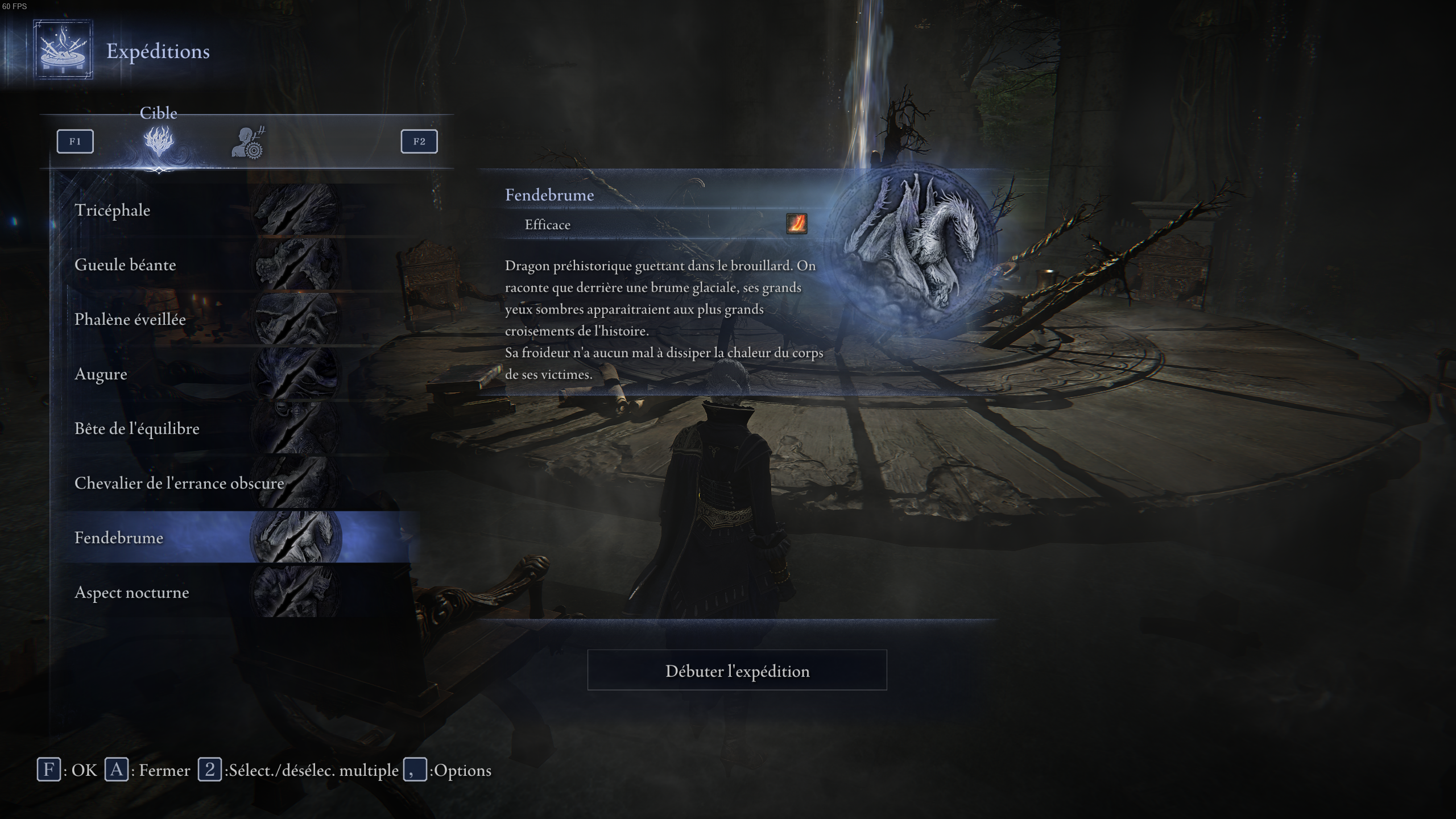Click the Expéditions crossed-swords emblem icon
The width and height of the screenshot is (1456, 819).
pos(63,51)
